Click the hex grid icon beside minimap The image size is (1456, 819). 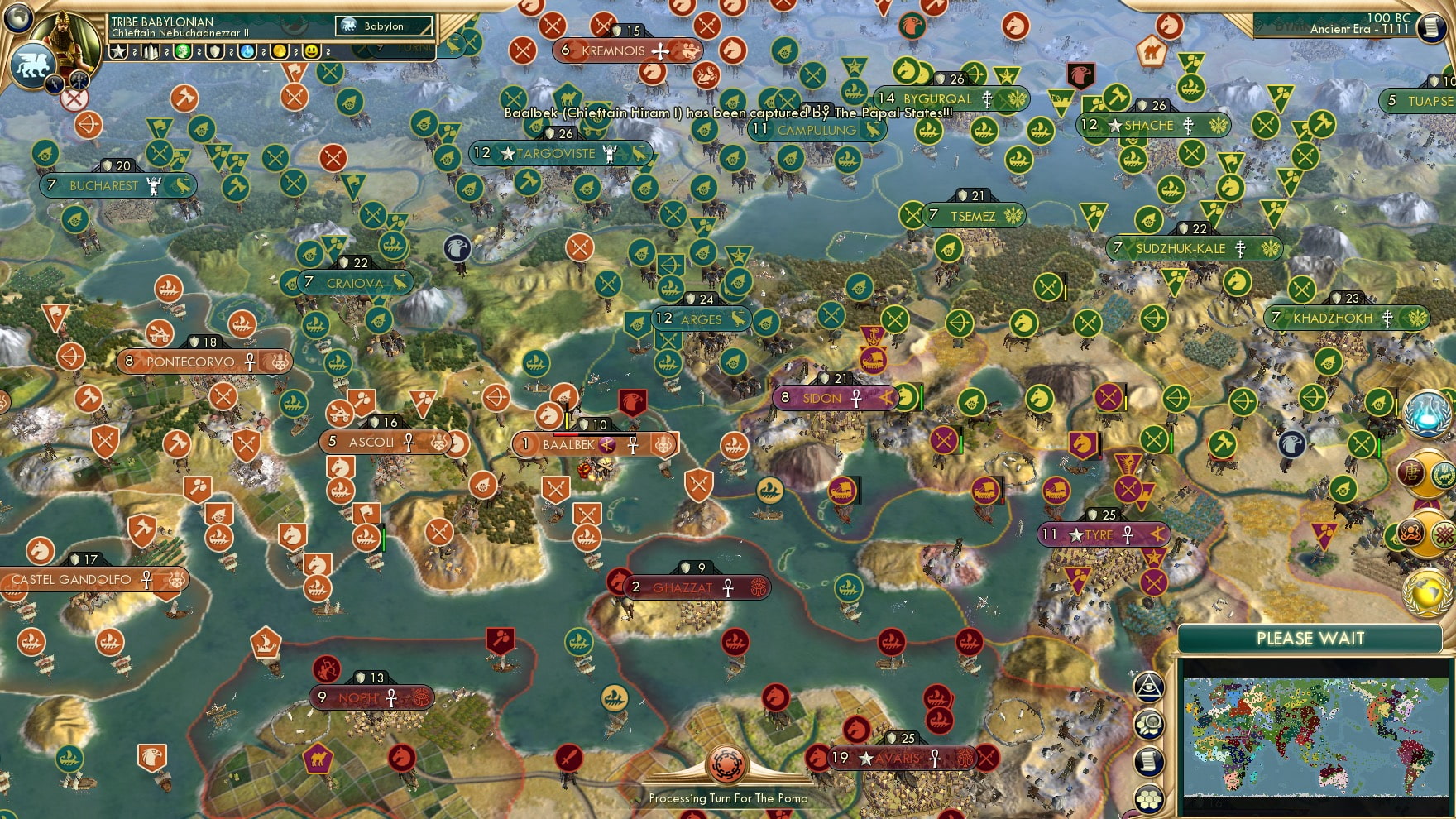[x=1149, y=799]
